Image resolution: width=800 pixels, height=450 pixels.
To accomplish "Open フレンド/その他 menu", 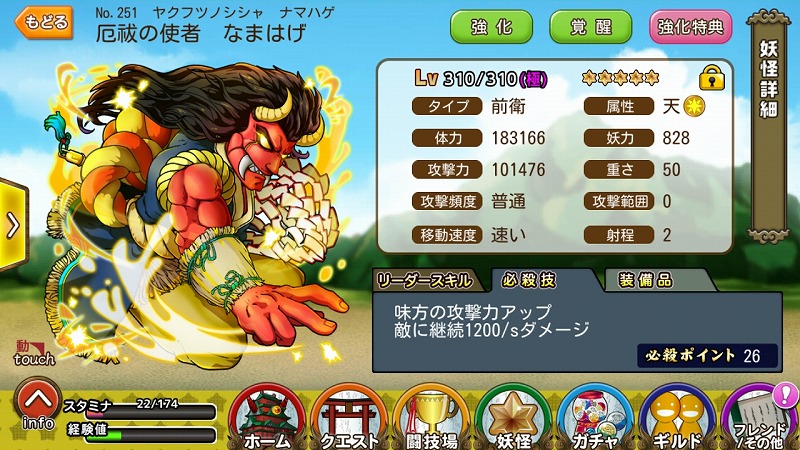I will (x=758, y=416).
